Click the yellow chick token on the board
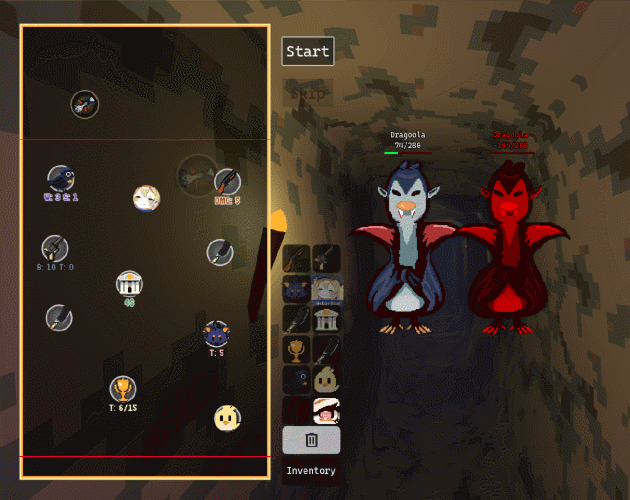 (x=227, y=418)
